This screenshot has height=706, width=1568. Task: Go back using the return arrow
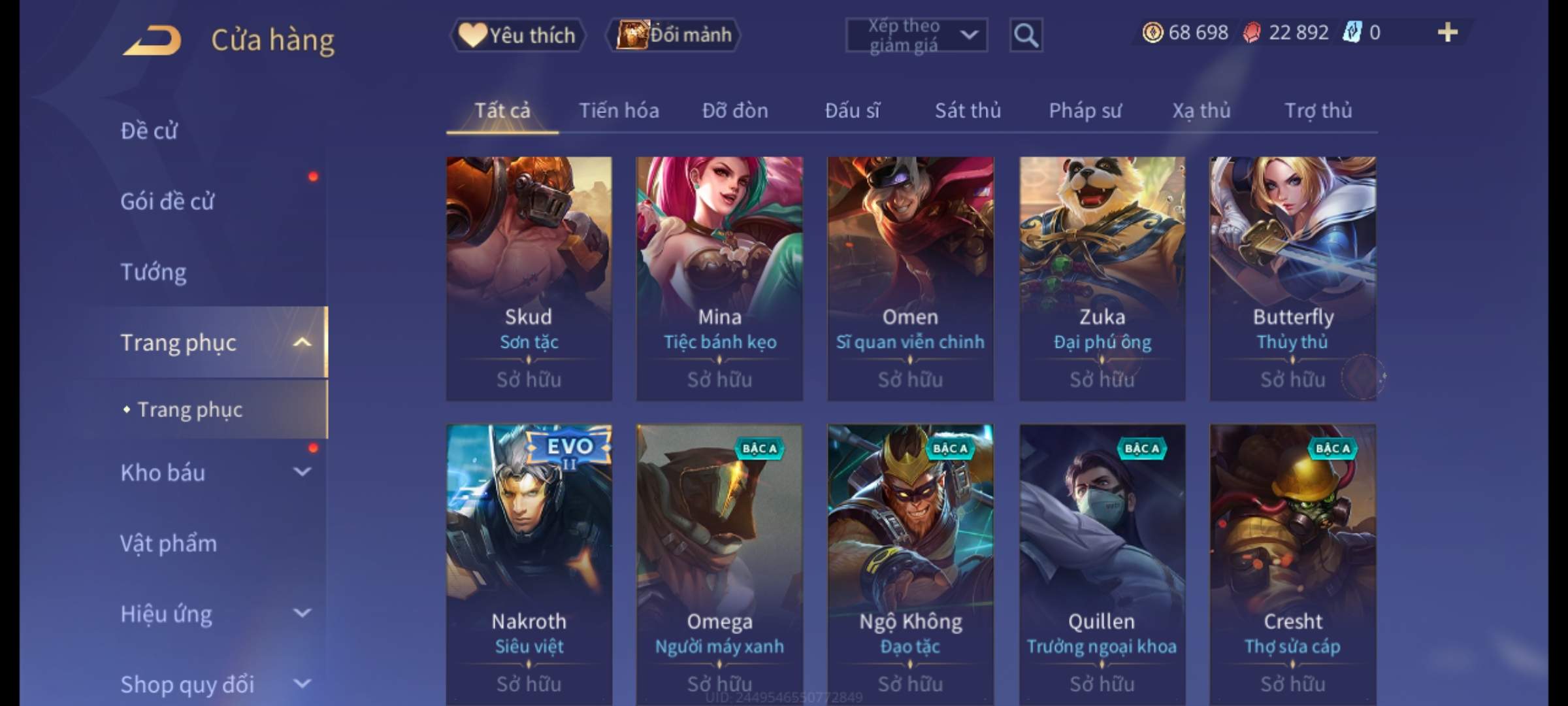pyautogui.click(x=152, y=41)
